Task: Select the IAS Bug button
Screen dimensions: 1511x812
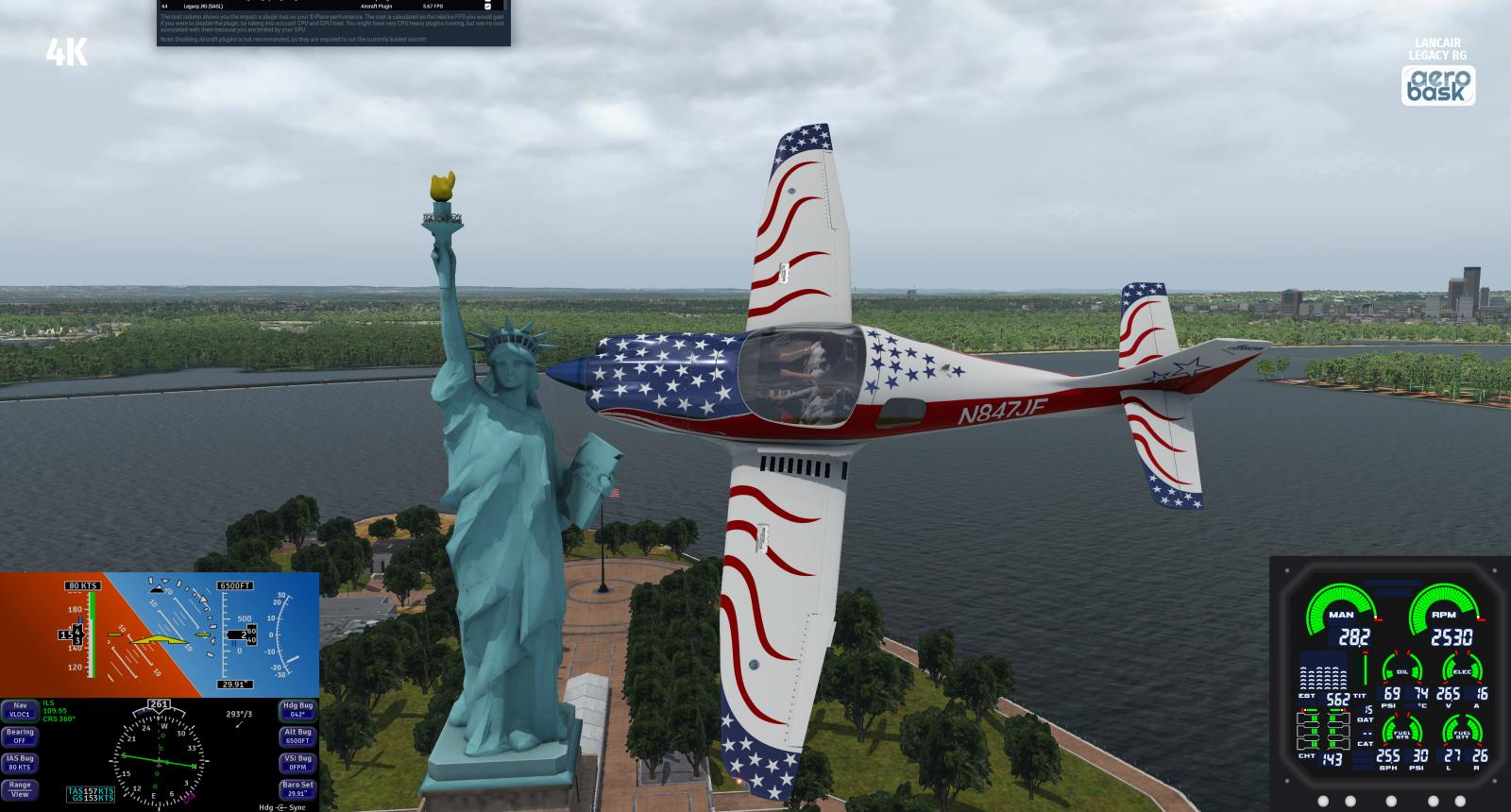Action: click(20, 763)
